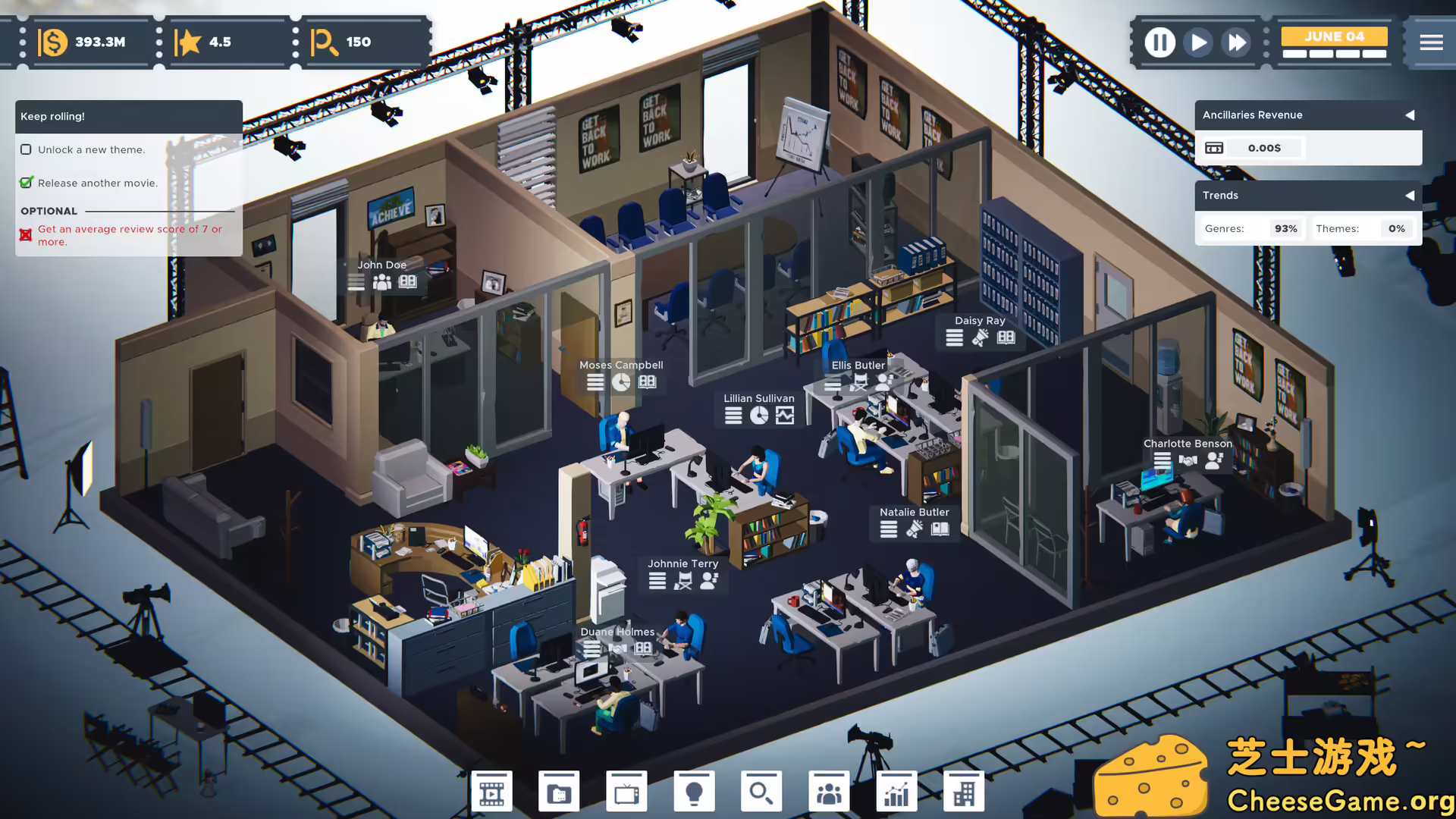Collapse the Ancillaries Revenue panel

1410,115
